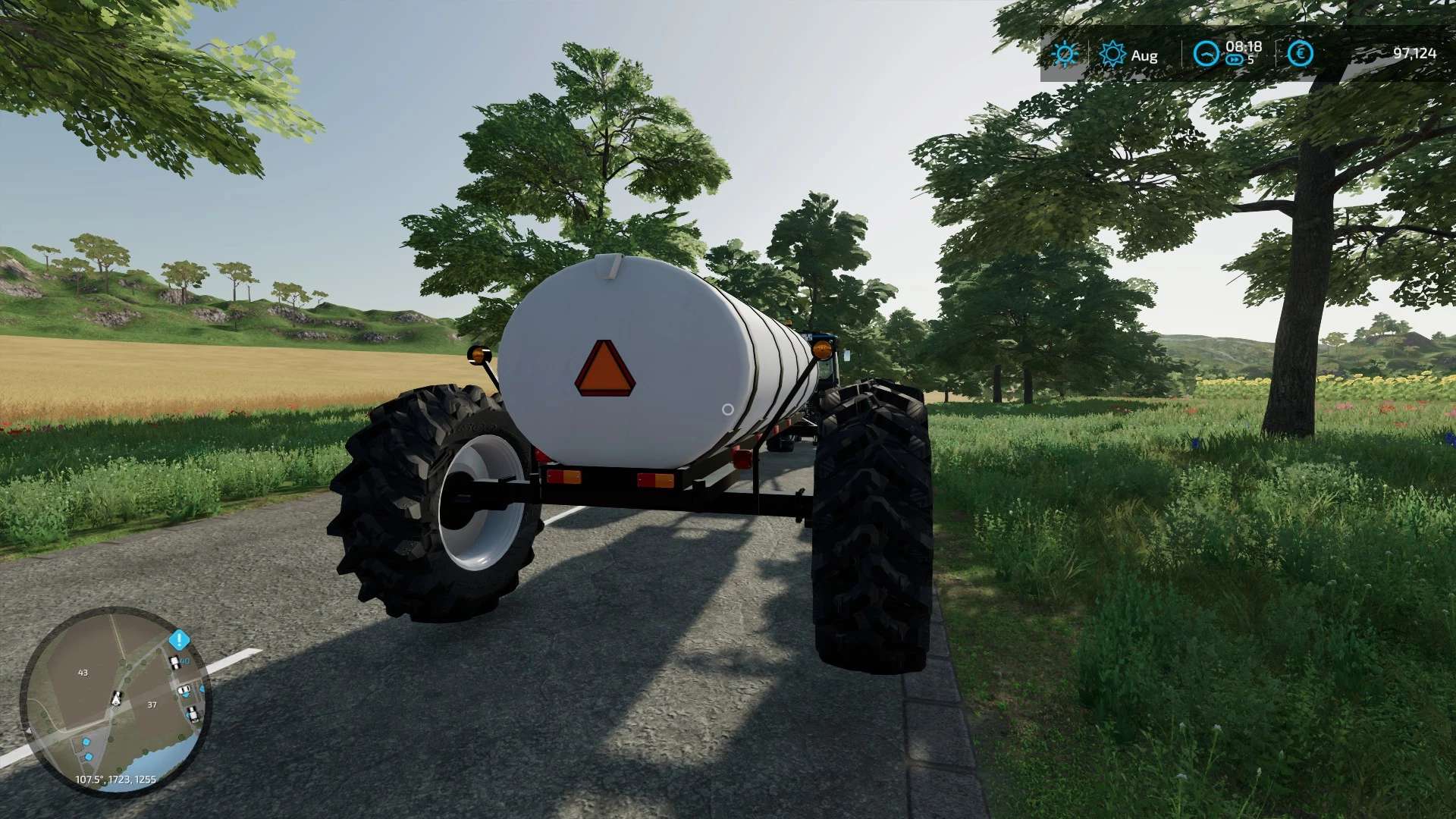
Task: Click the truck icon near the minimap lake
Action: pos(192,714)
